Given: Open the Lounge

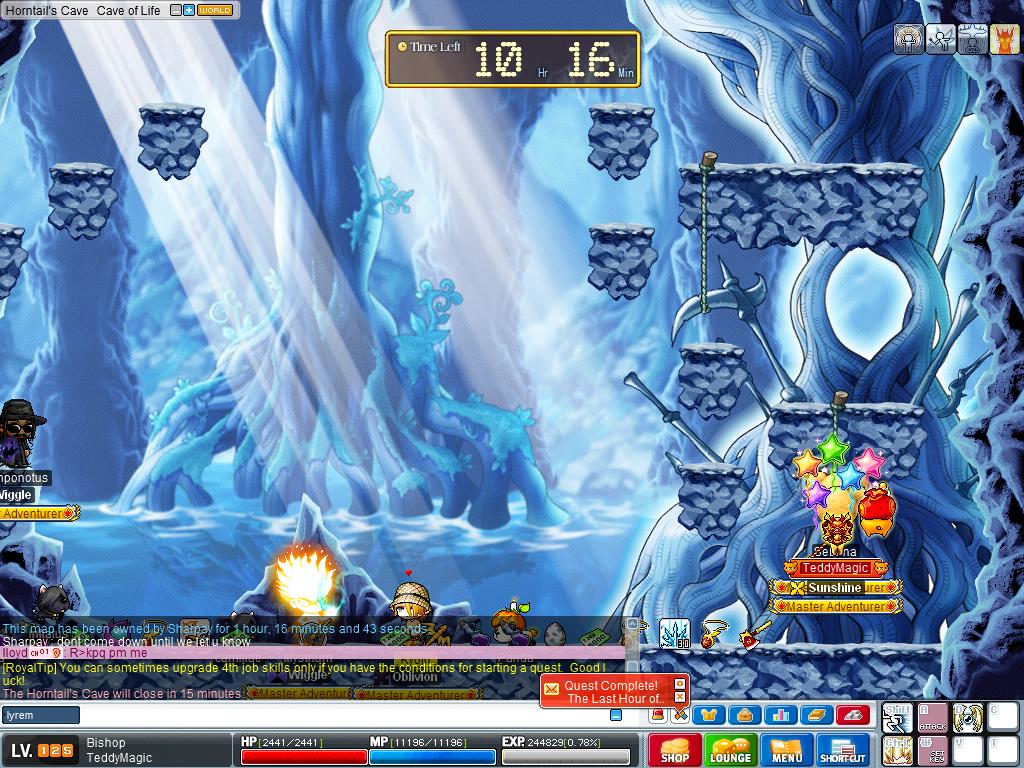Looking at the screenshot, I should coord(730,750).
